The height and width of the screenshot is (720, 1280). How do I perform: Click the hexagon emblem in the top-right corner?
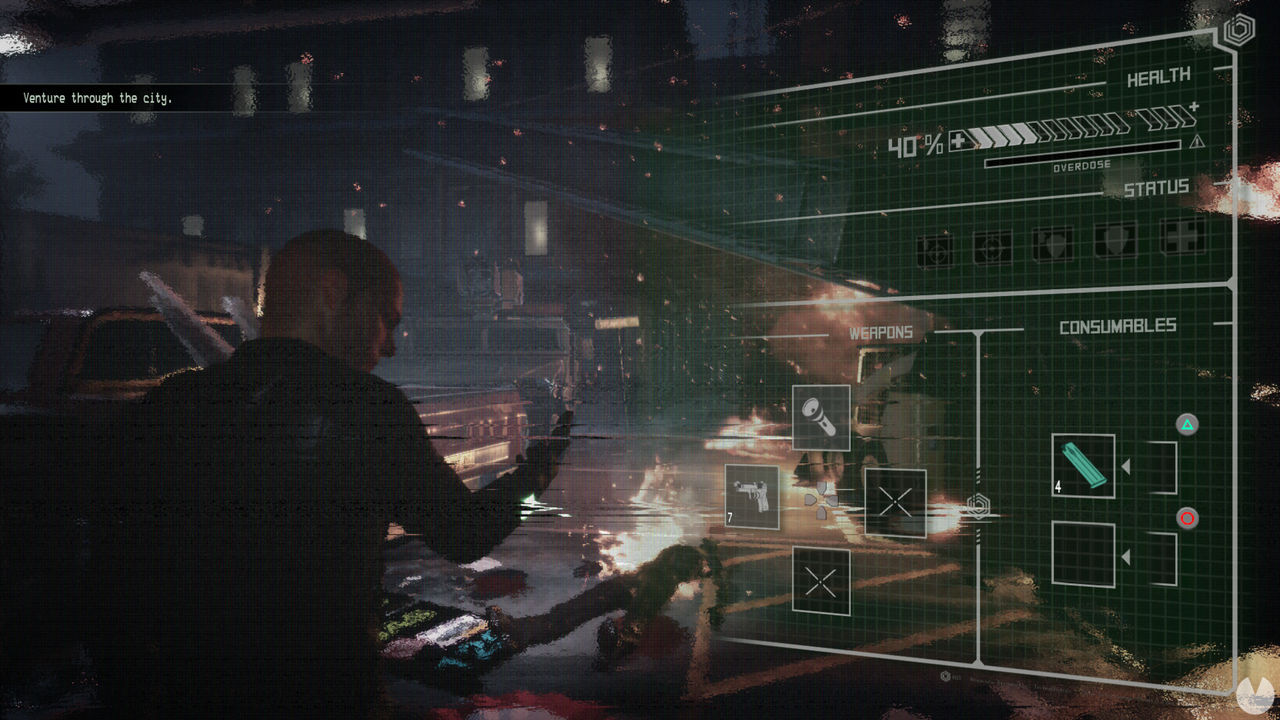coord(1238,30)
